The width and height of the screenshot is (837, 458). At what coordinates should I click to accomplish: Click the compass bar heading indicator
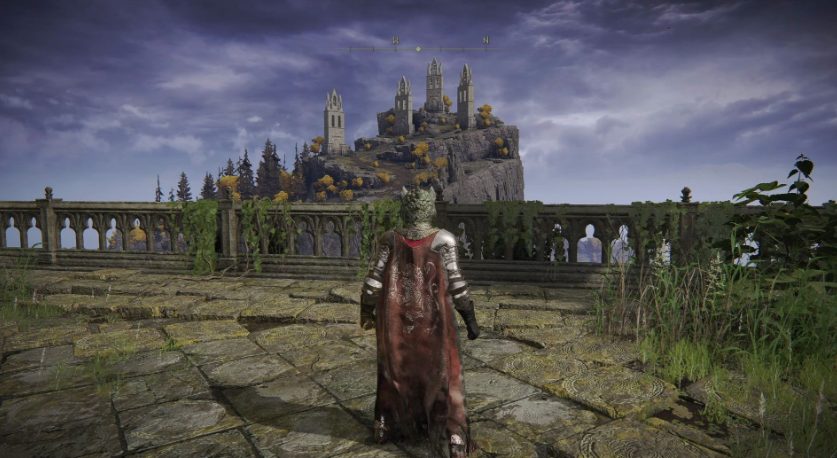[418, 47]
